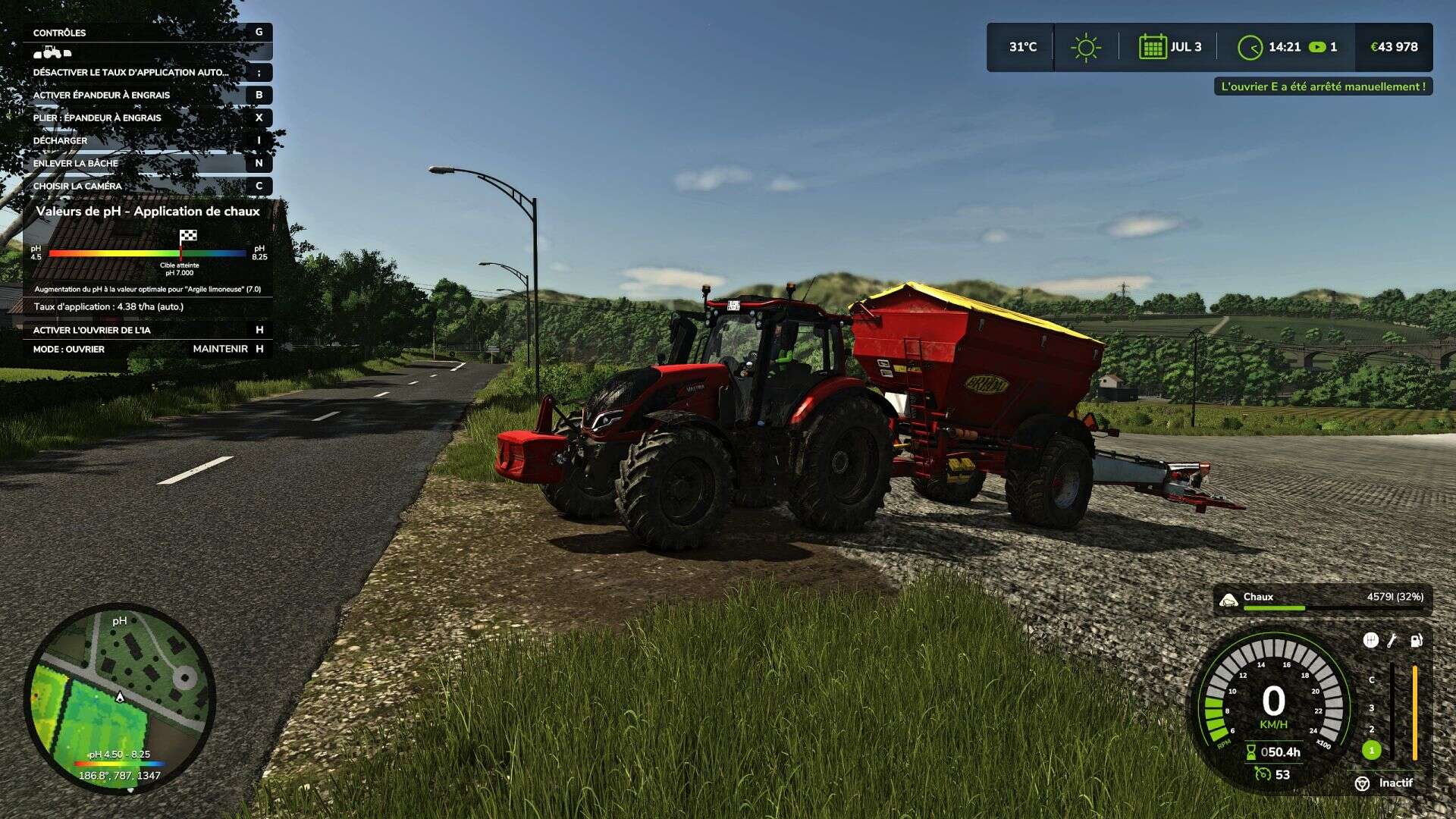Click the Chaux lime pile icon
Image resolution: width=1456 pixels, height=819 pixels.
(1228, 600)
